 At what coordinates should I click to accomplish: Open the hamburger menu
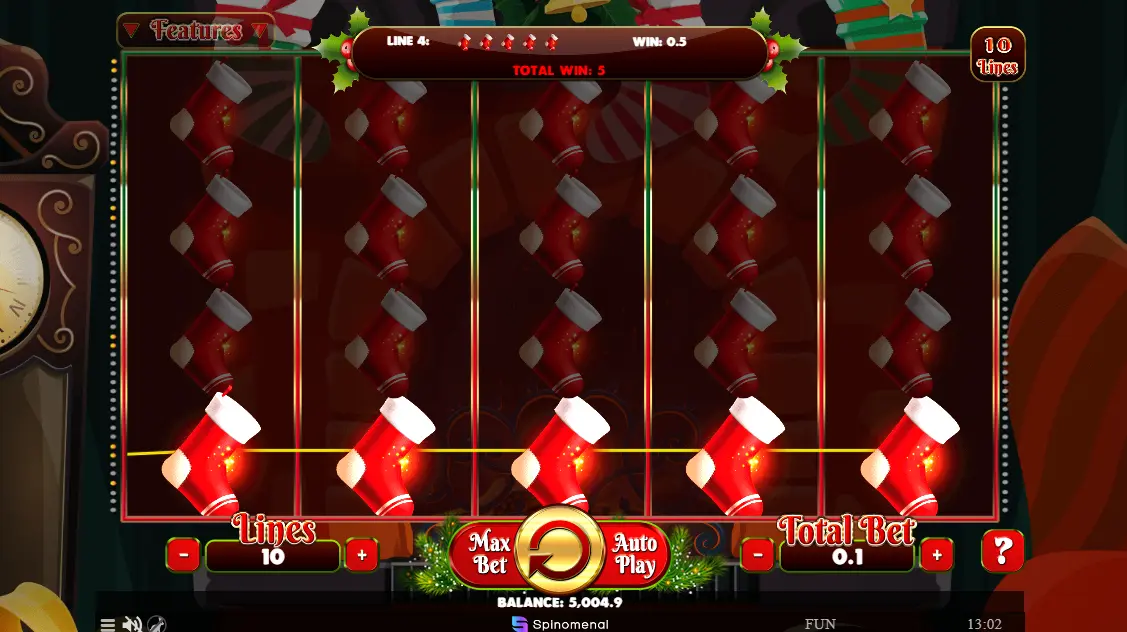pos(108,624)
